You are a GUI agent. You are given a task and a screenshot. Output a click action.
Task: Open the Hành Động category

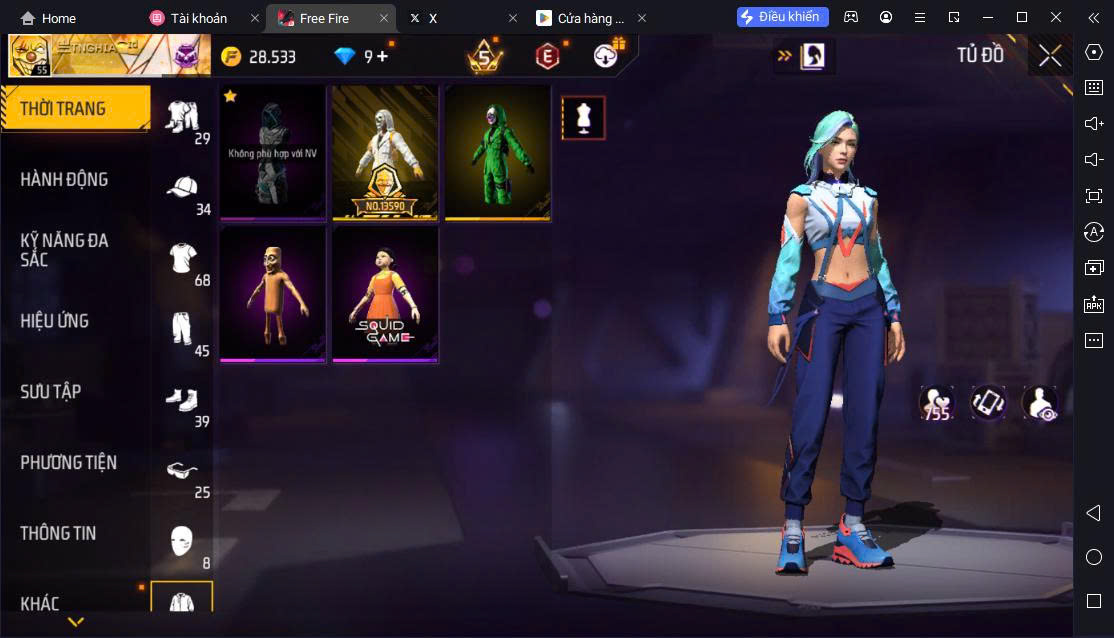[65, 180]
